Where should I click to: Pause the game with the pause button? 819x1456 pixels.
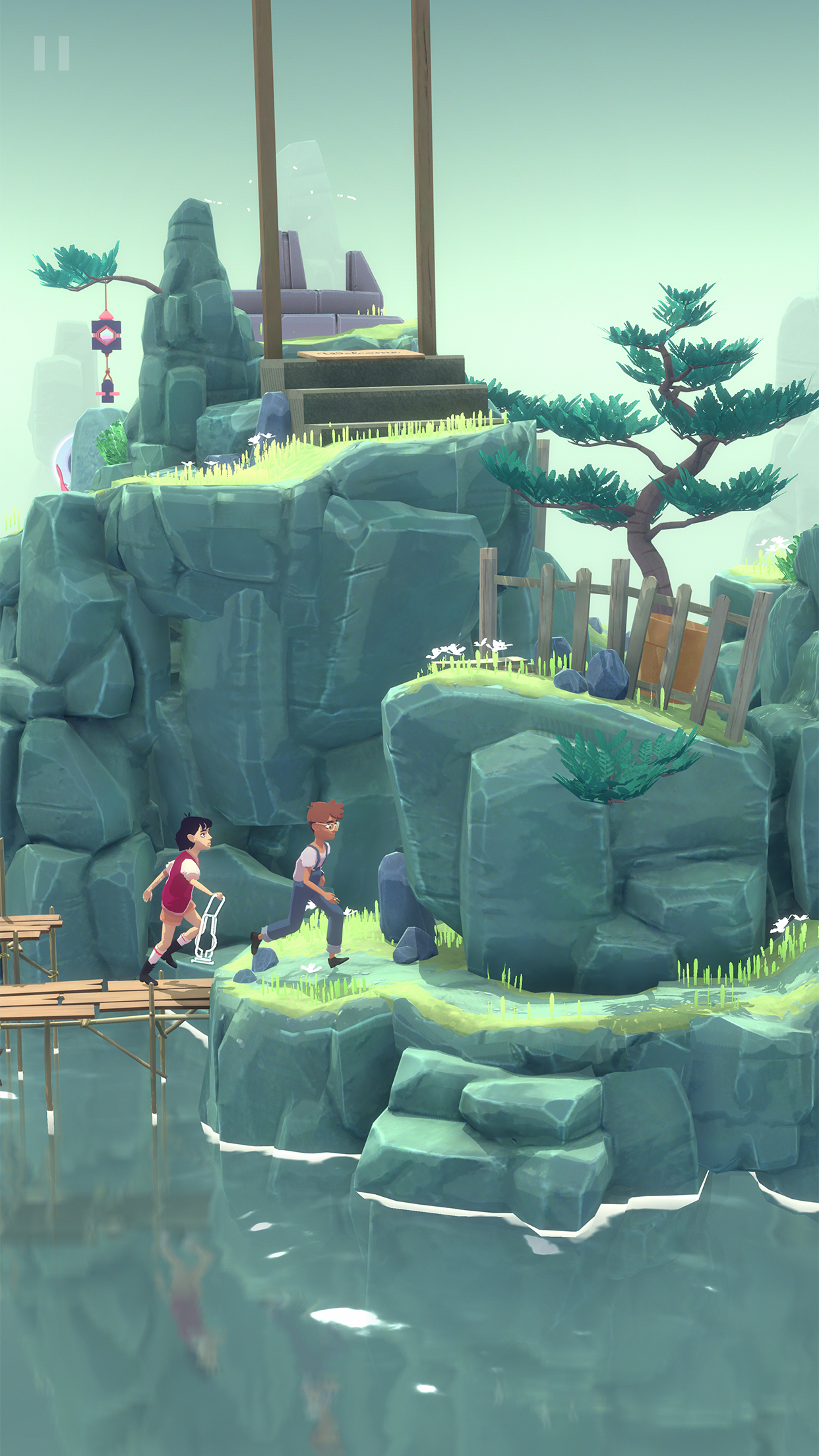(x=51, y=53)
